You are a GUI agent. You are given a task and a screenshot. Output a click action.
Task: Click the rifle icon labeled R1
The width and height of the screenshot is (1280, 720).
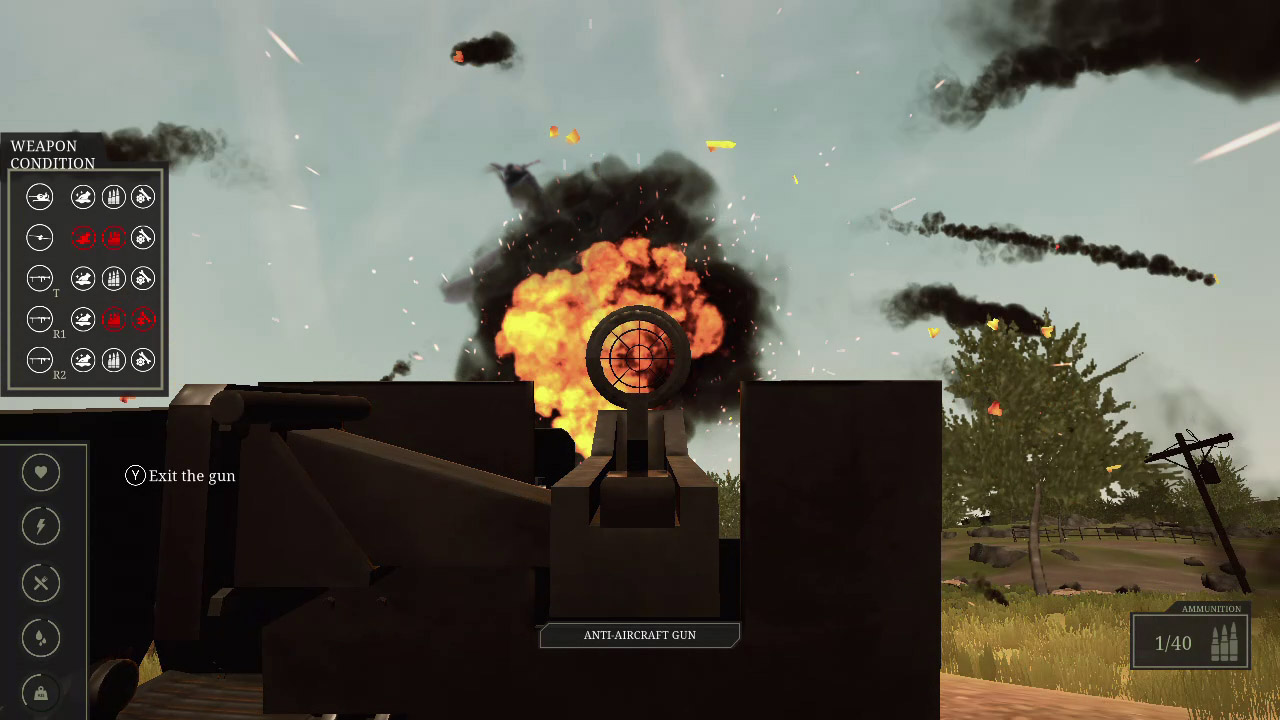tap(40, 319)
